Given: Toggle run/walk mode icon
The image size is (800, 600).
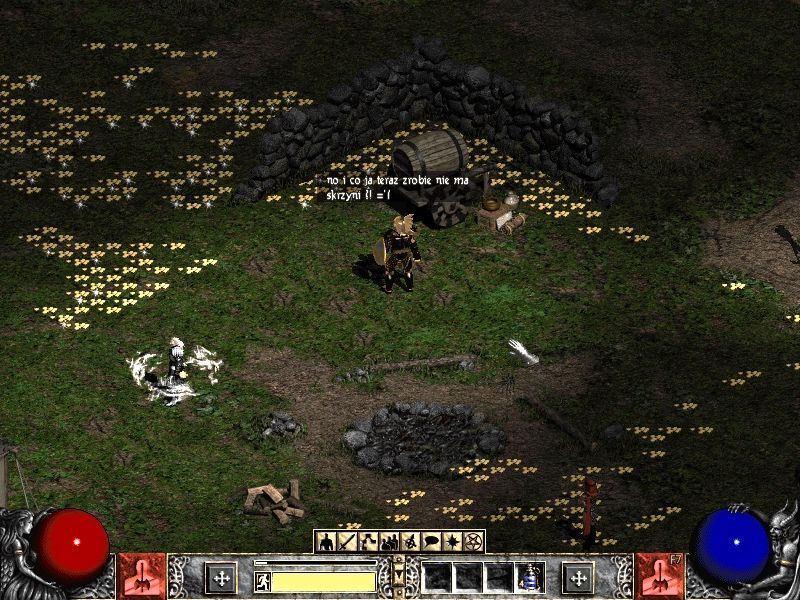Looking at the screenshot, I should pyautogui.click(x=262, y=579).
